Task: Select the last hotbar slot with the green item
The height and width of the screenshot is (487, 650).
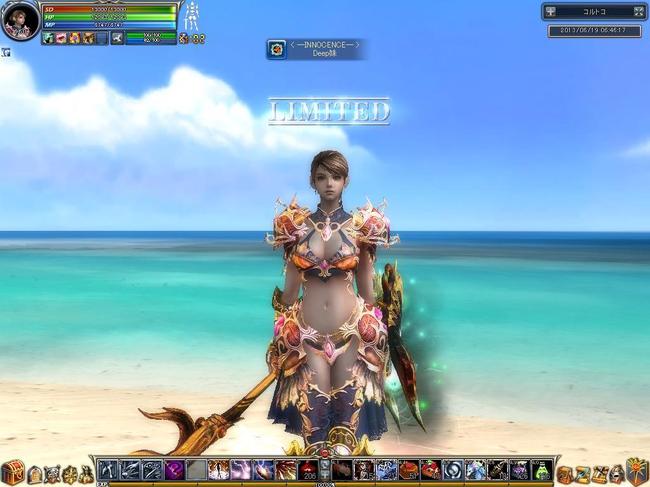Action: click(541, 469)
